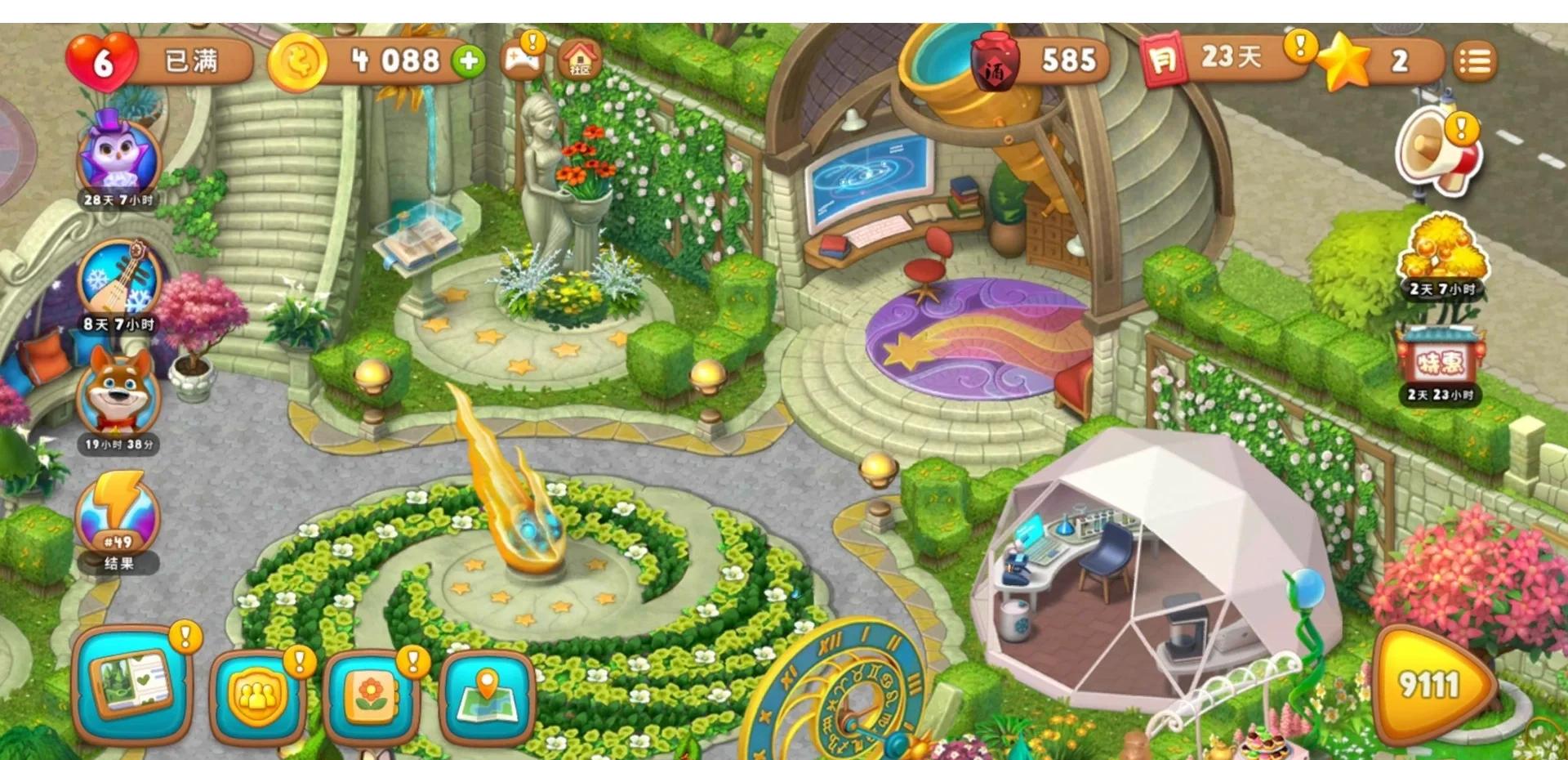Open the 23-day pass calendar
The width and height of the screenshot is (1568, 760).
tap(1225, 59)
